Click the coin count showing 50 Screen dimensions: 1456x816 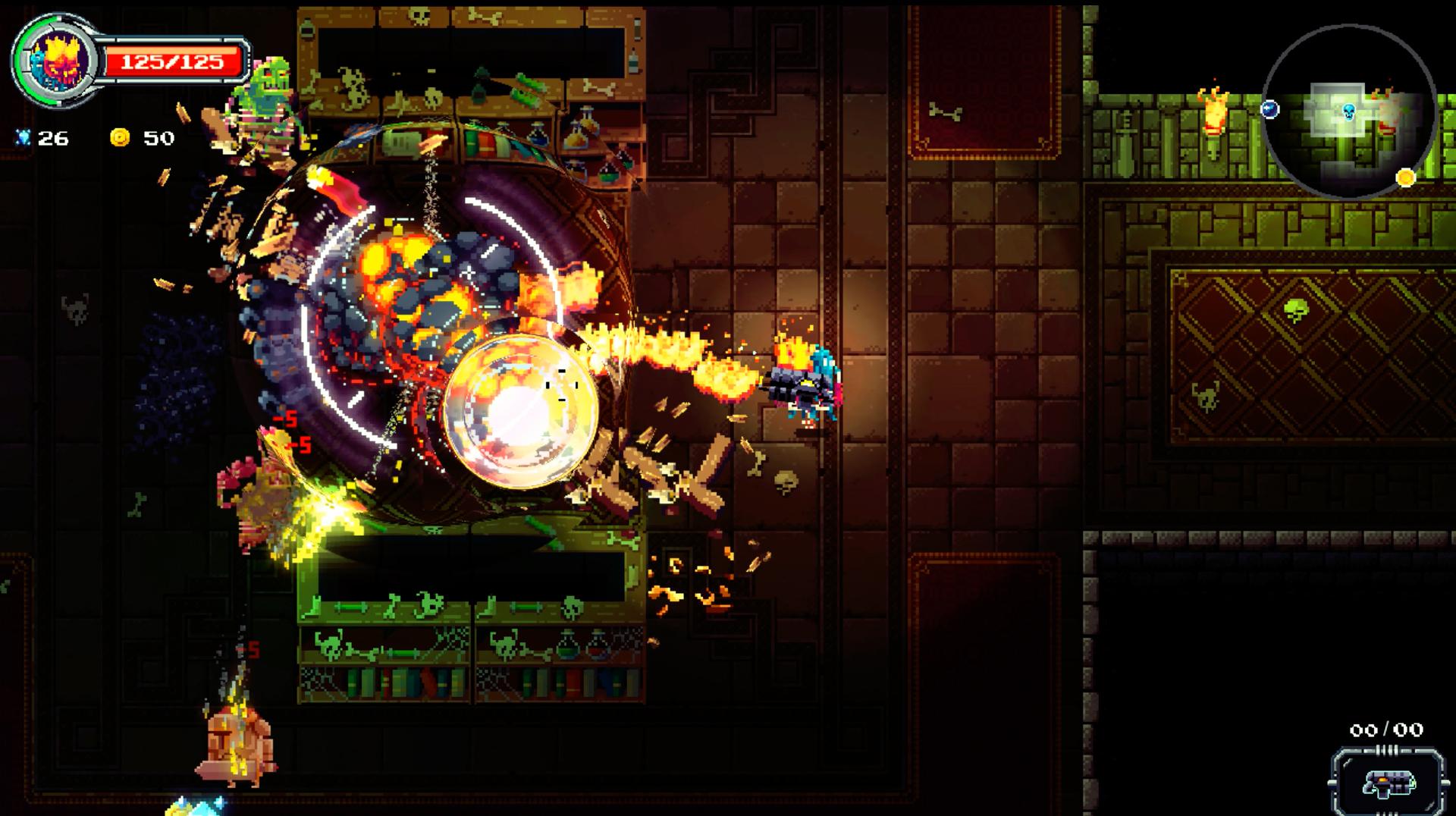pyautogui.click(x=159, y=138)
